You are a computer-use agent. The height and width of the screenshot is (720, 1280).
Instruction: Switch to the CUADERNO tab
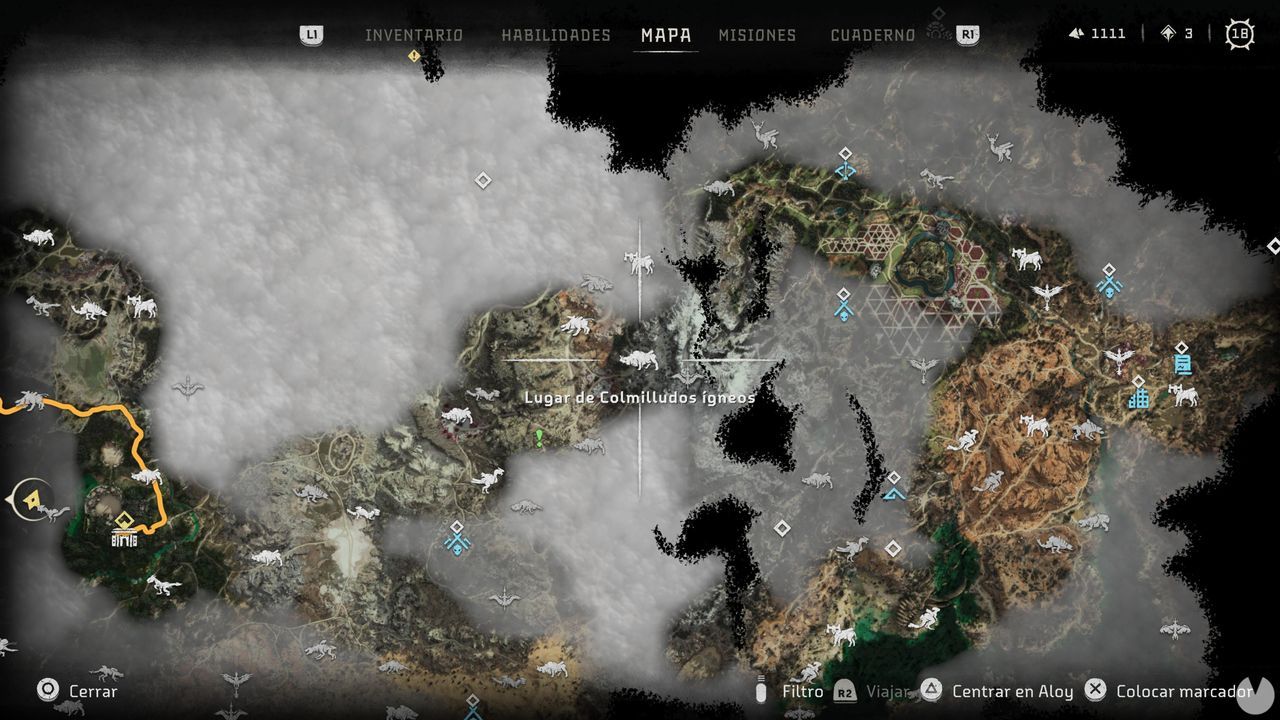873,35
